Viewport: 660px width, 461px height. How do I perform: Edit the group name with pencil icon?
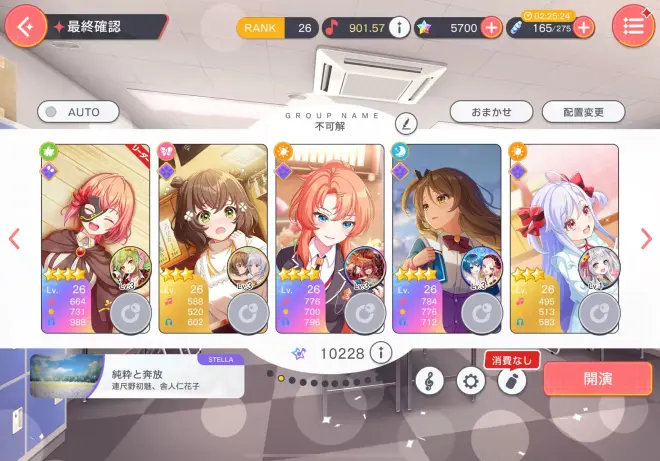coord(404,123)
